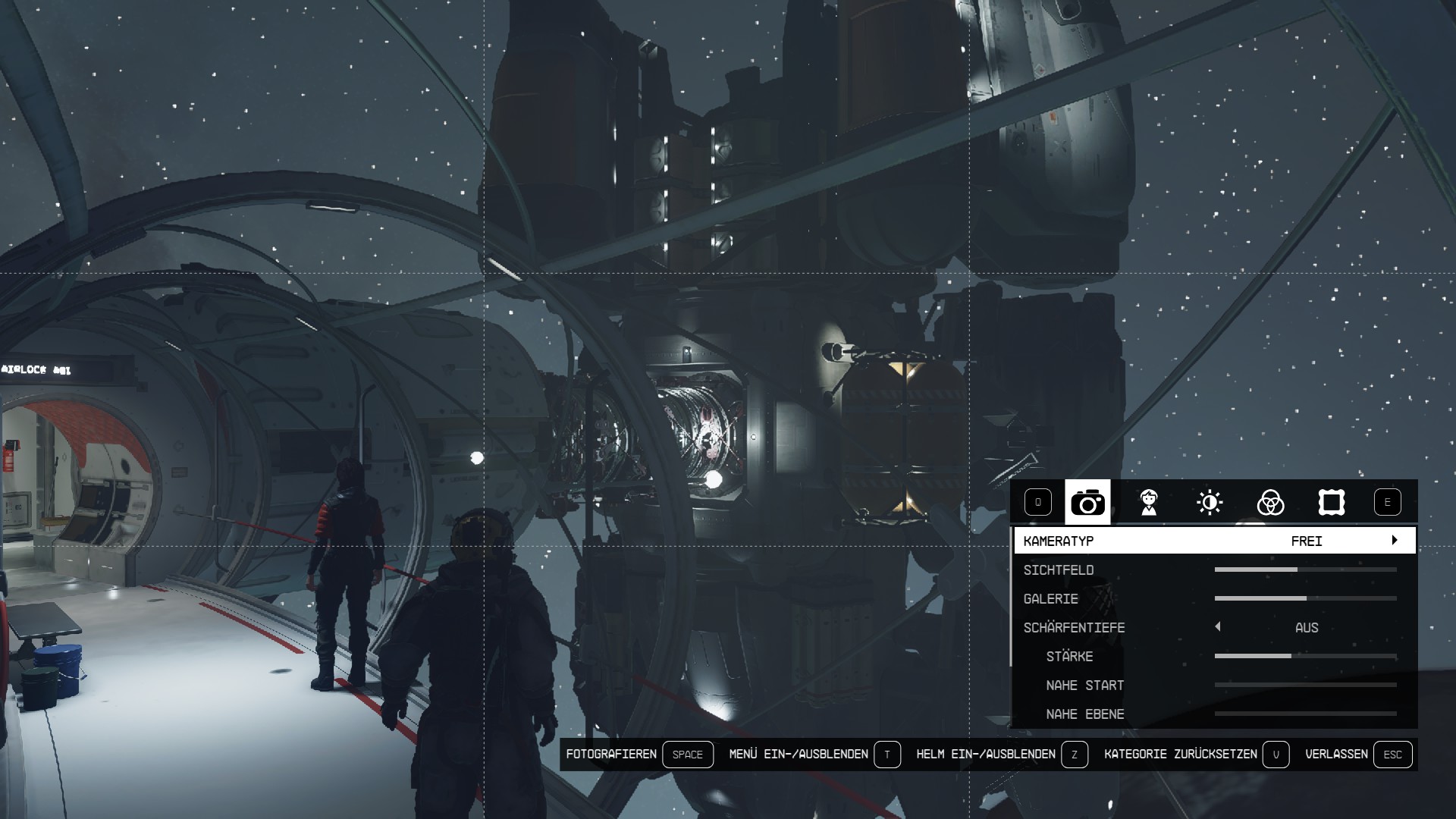Click the Nahe Start slider

click(1305, 685)
